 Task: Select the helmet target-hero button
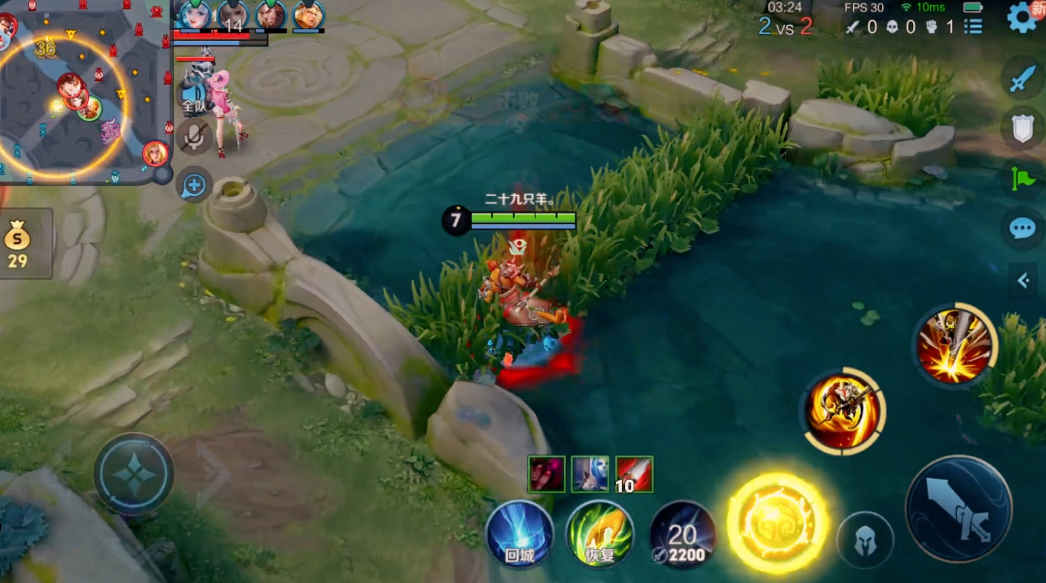(864, 541)
